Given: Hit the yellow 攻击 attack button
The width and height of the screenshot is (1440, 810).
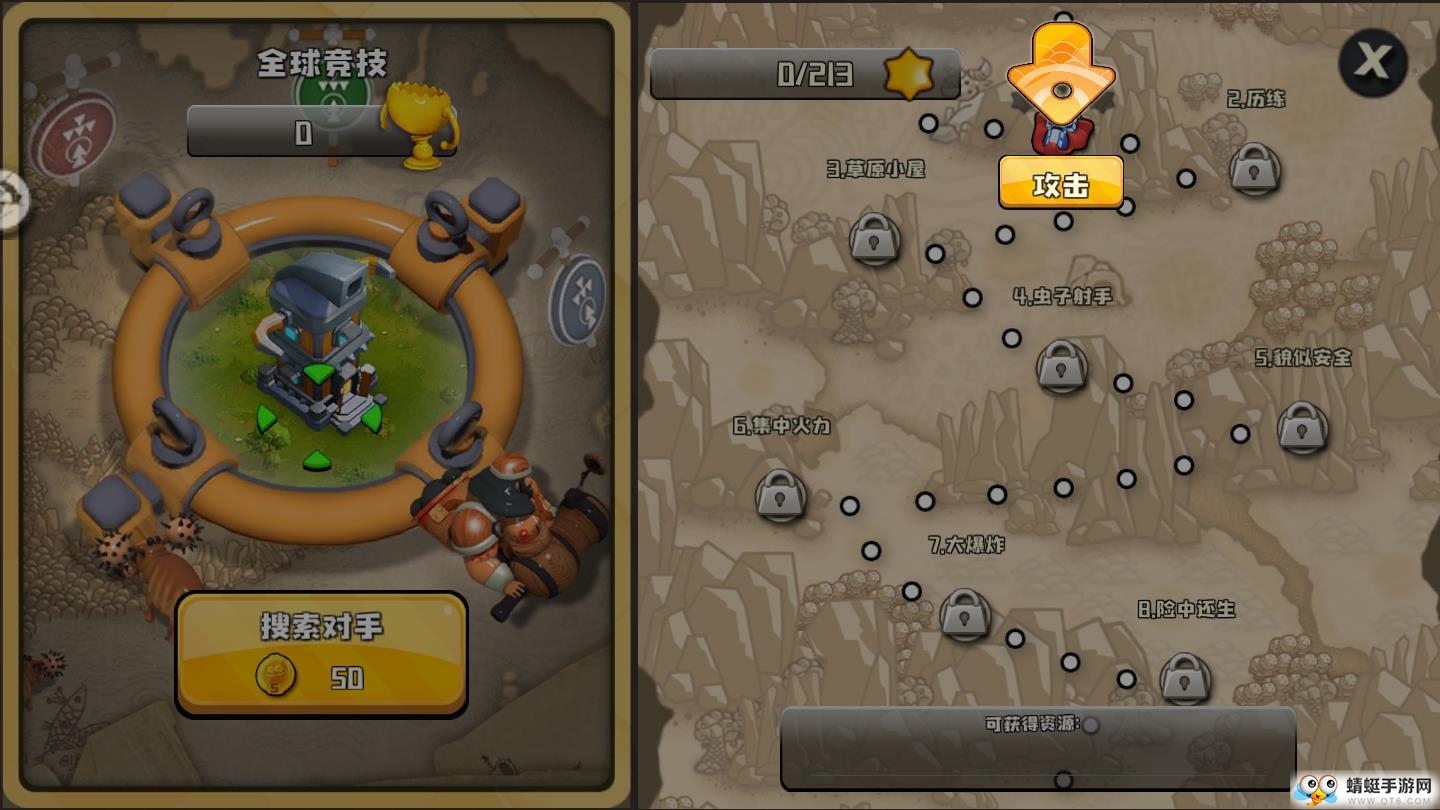Looking at the screenshot, I should pyautogui.click(x=1061, y=183).
